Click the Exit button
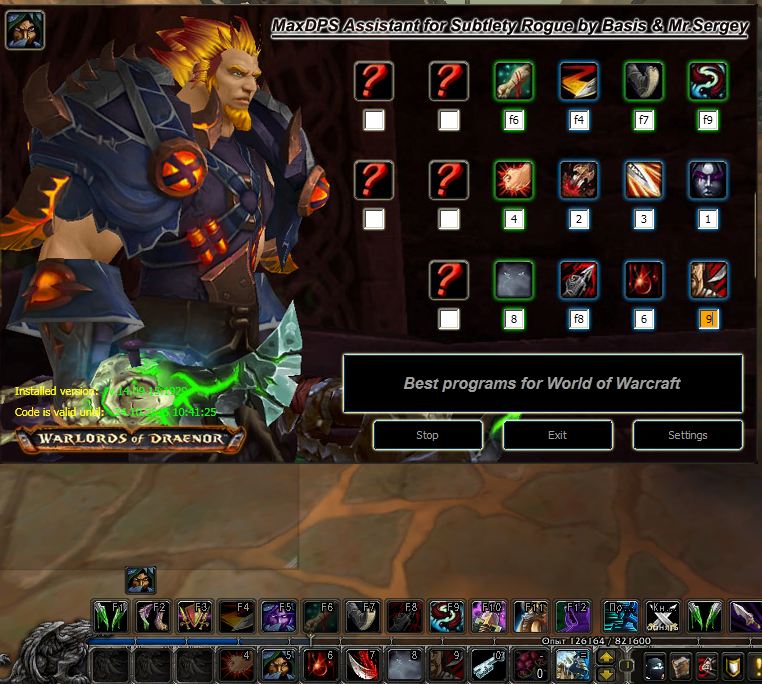762x684 pixels. (557, 435)
